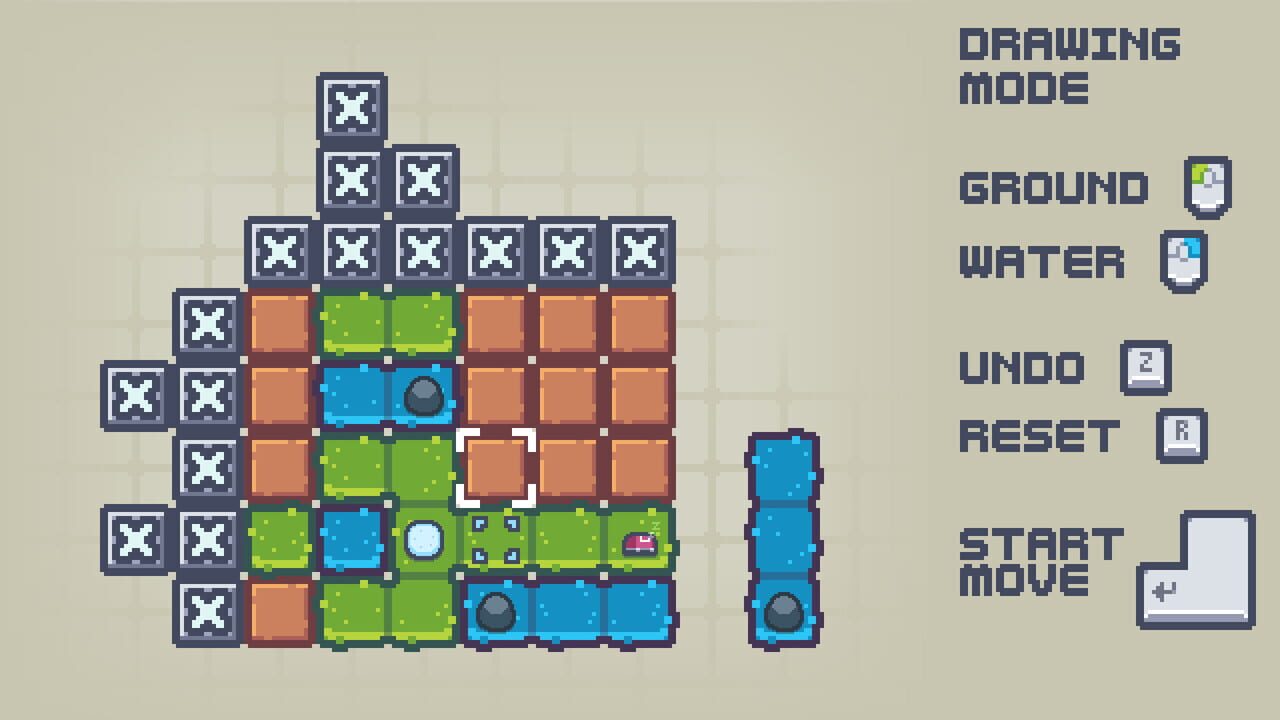Click the leftmost X block on the far left
The image size is (1280, 720).
pyautogui.click(x=135, y=395)
